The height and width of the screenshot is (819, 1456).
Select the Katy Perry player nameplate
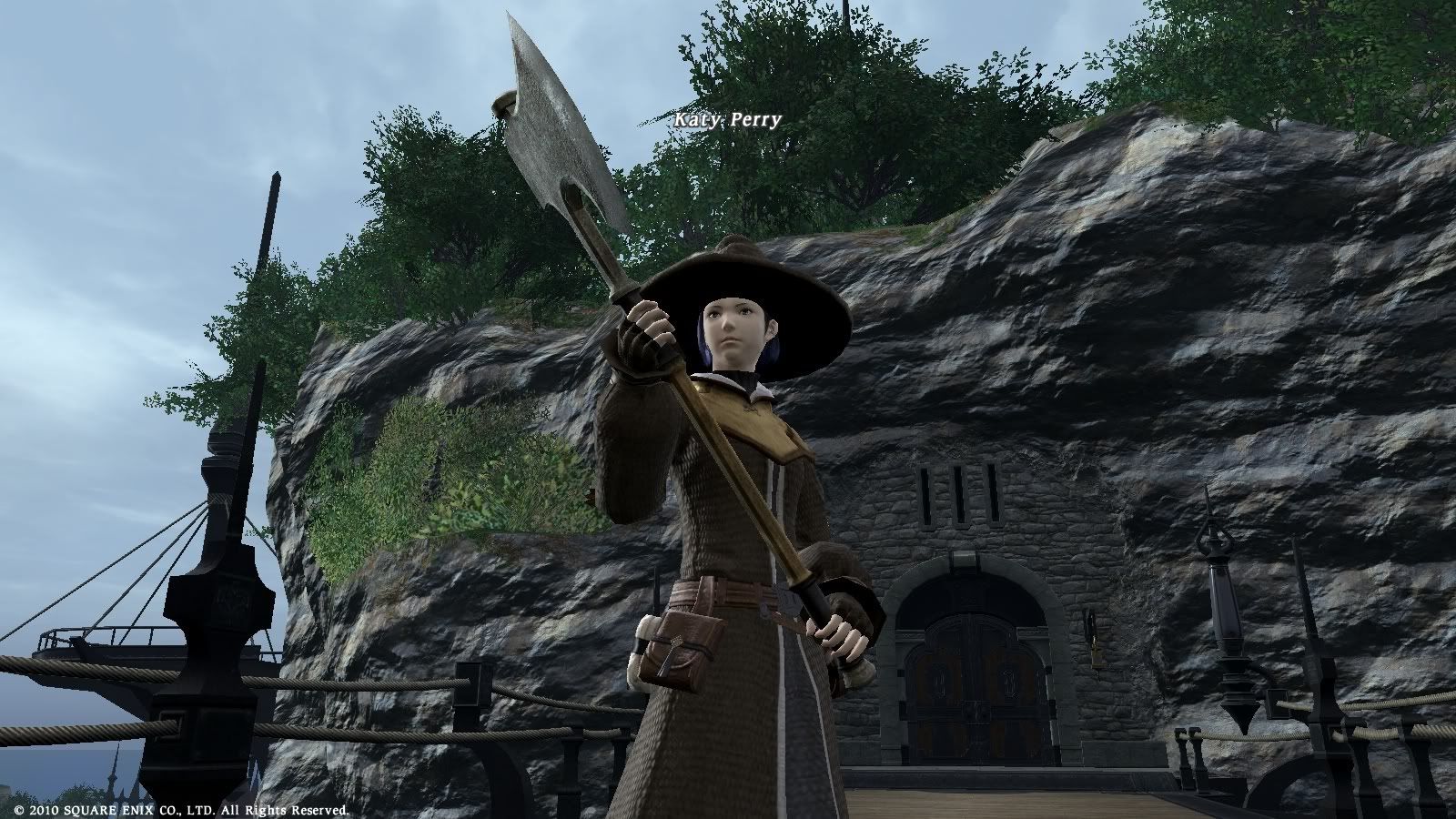click(x=727, y=119)
